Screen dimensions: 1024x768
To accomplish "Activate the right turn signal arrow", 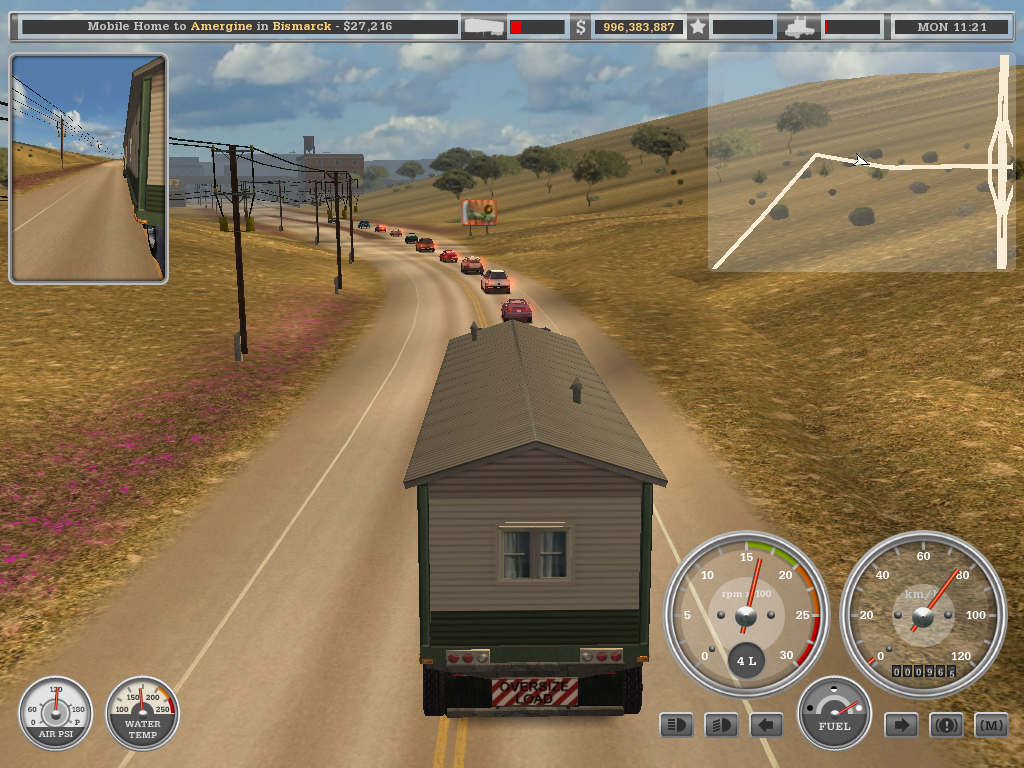I will [x=901, y=725].
